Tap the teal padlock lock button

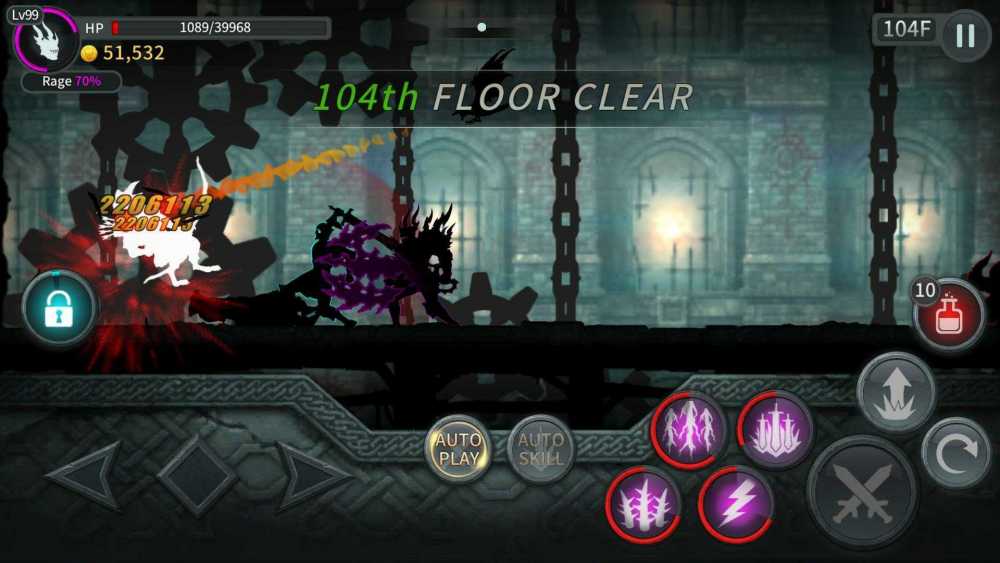(x=59, y=310)
